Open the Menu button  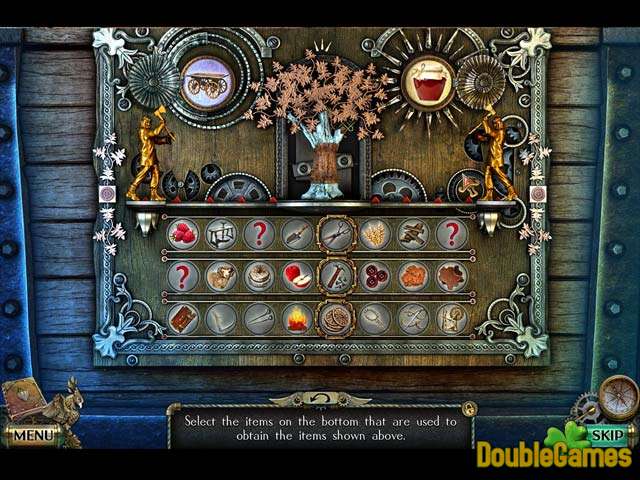32,436
